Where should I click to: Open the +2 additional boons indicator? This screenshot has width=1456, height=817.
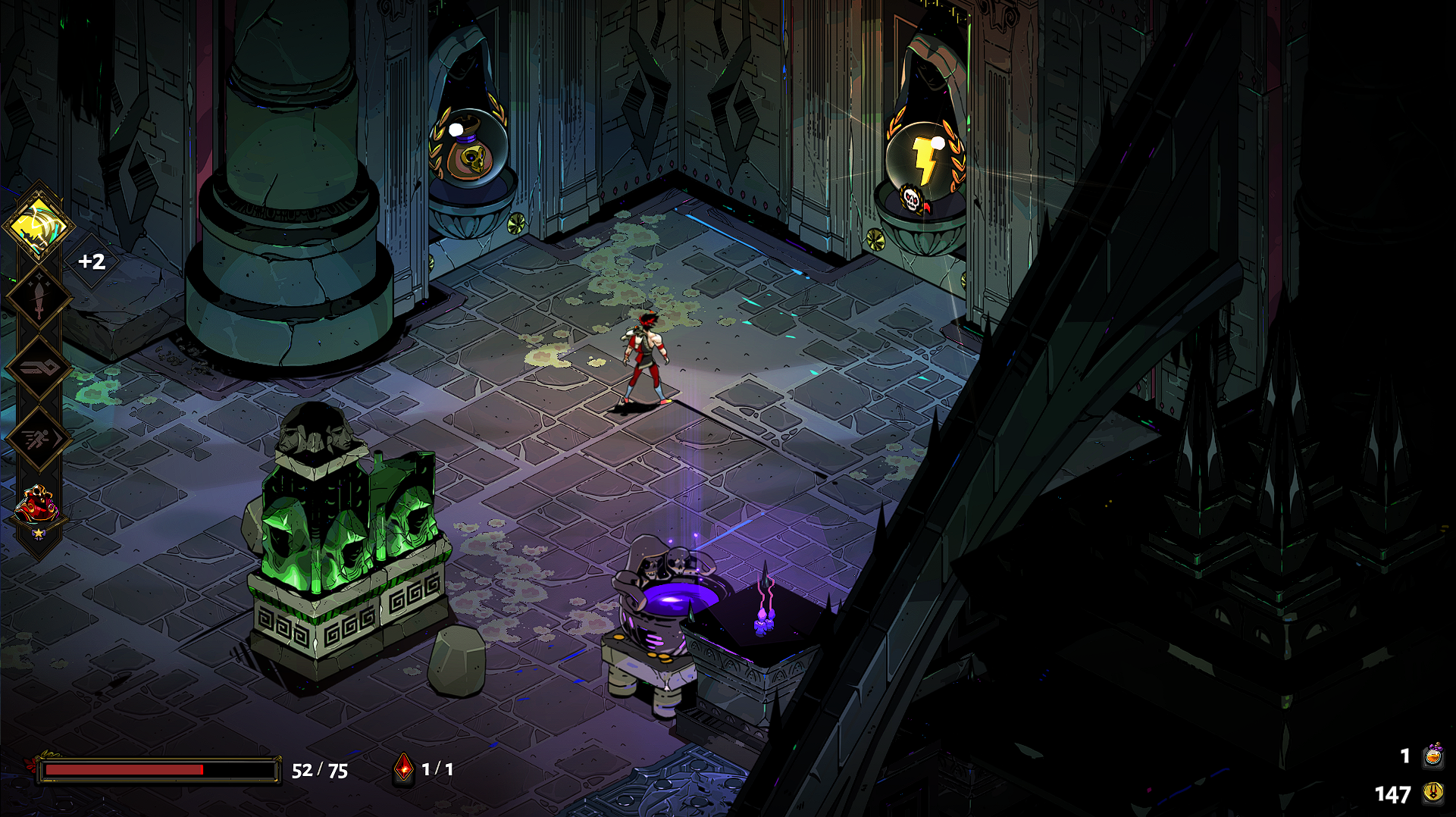tap(92, 261)
